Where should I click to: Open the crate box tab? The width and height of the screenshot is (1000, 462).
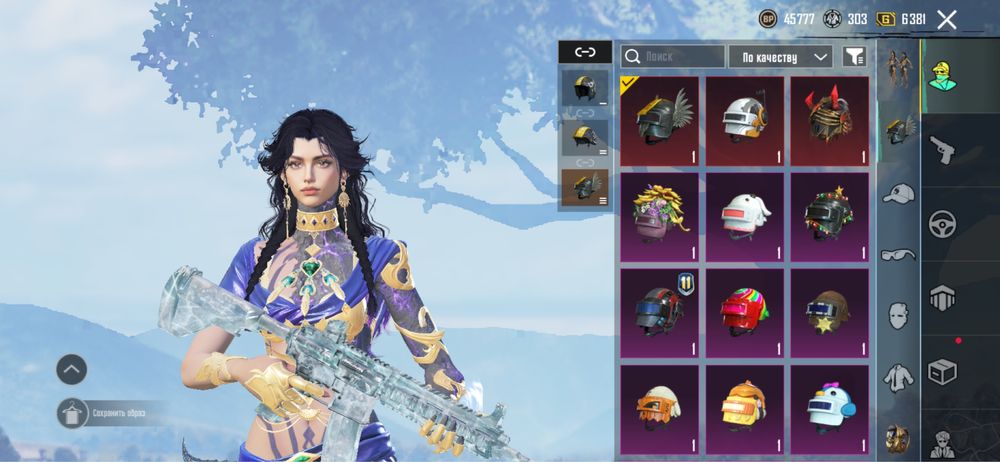point(943,371)
